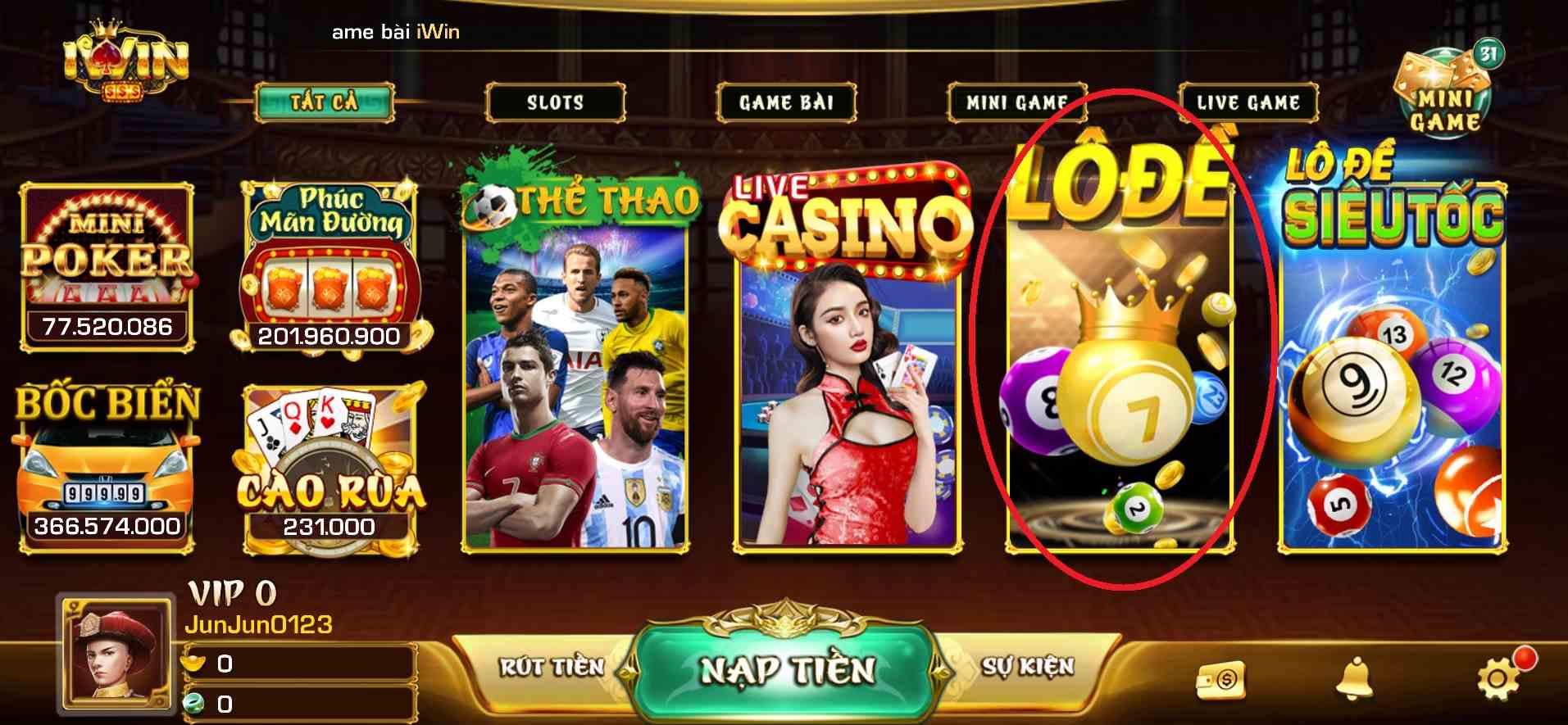Screen dimensions: 1568x725
Task: Open the Rút Tiền withdrawal button
Action: 551,667
